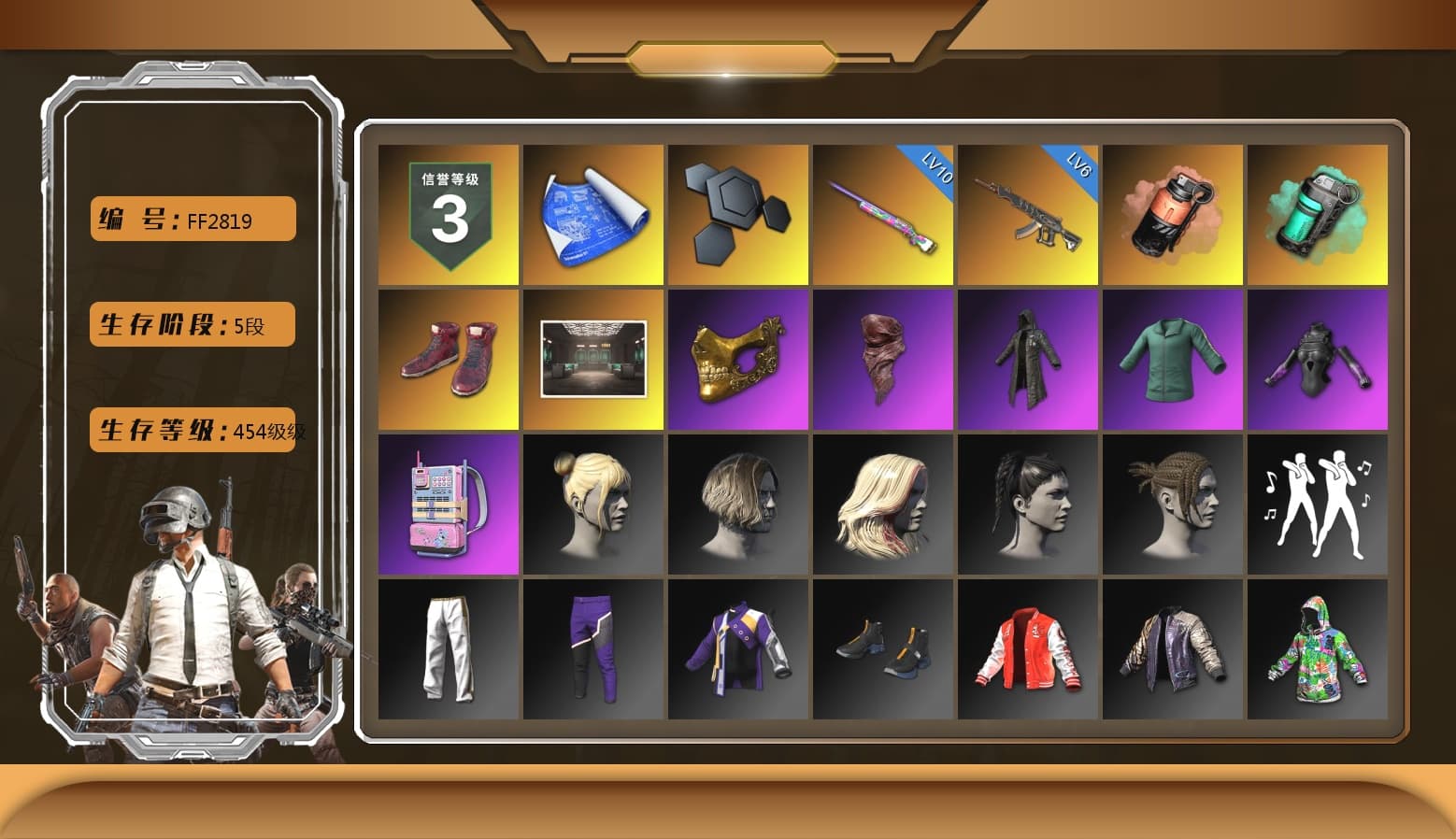This screenshot has width=1456, height=839.
Task: Open the red leather boots item
Action: pos(446,358)
